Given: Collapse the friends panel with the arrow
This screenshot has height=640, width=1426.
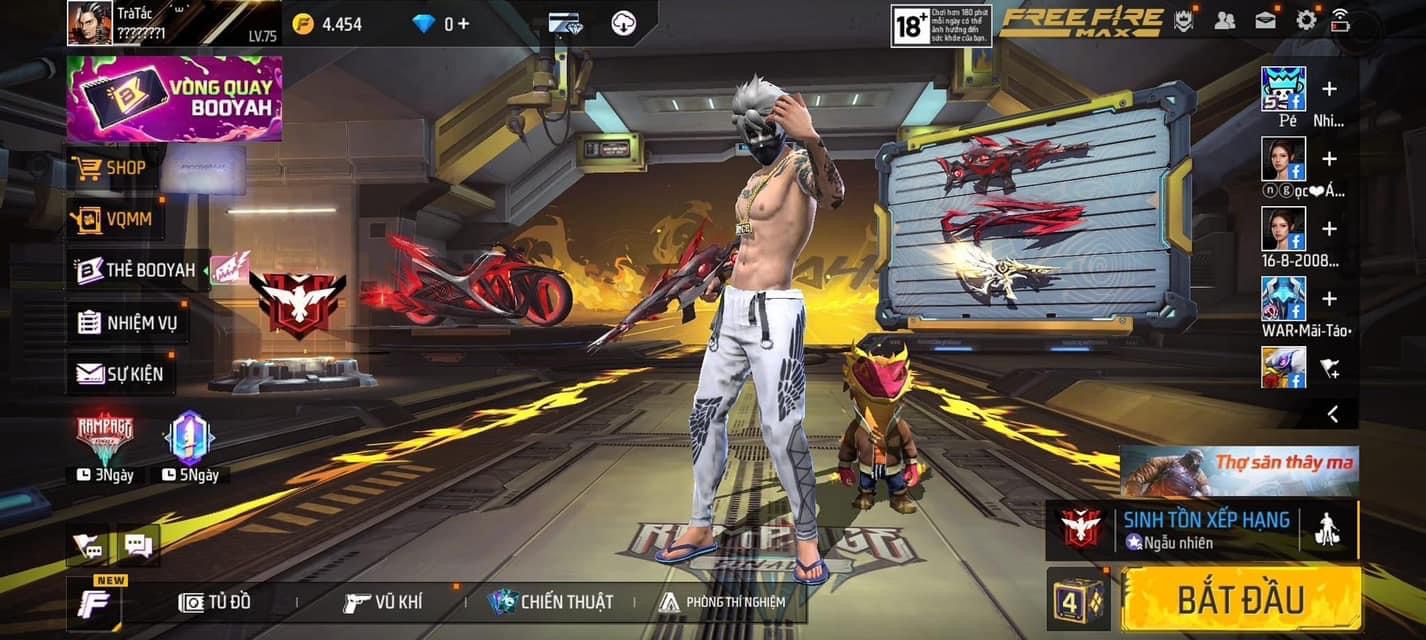Looking at the screenshot, I should (x=1332, y=413).
